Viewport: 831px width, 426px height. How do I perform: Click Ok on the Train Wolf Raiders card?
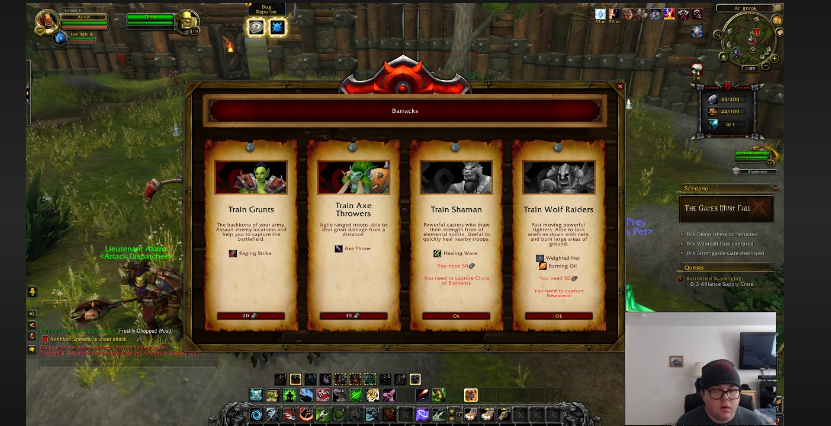point(558,316)
